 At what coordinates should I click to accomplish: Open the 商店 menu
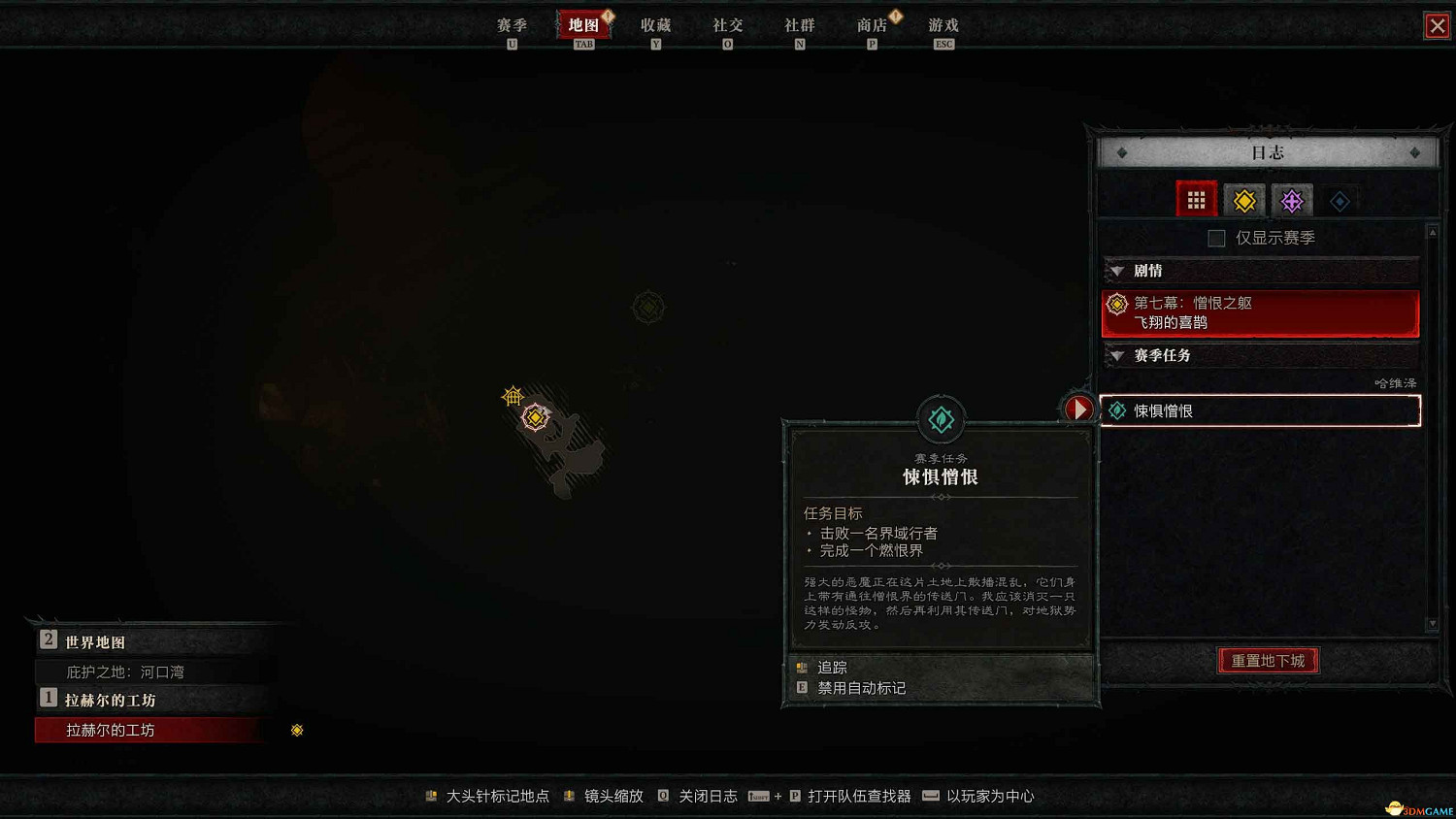click(x=871, y=25)
